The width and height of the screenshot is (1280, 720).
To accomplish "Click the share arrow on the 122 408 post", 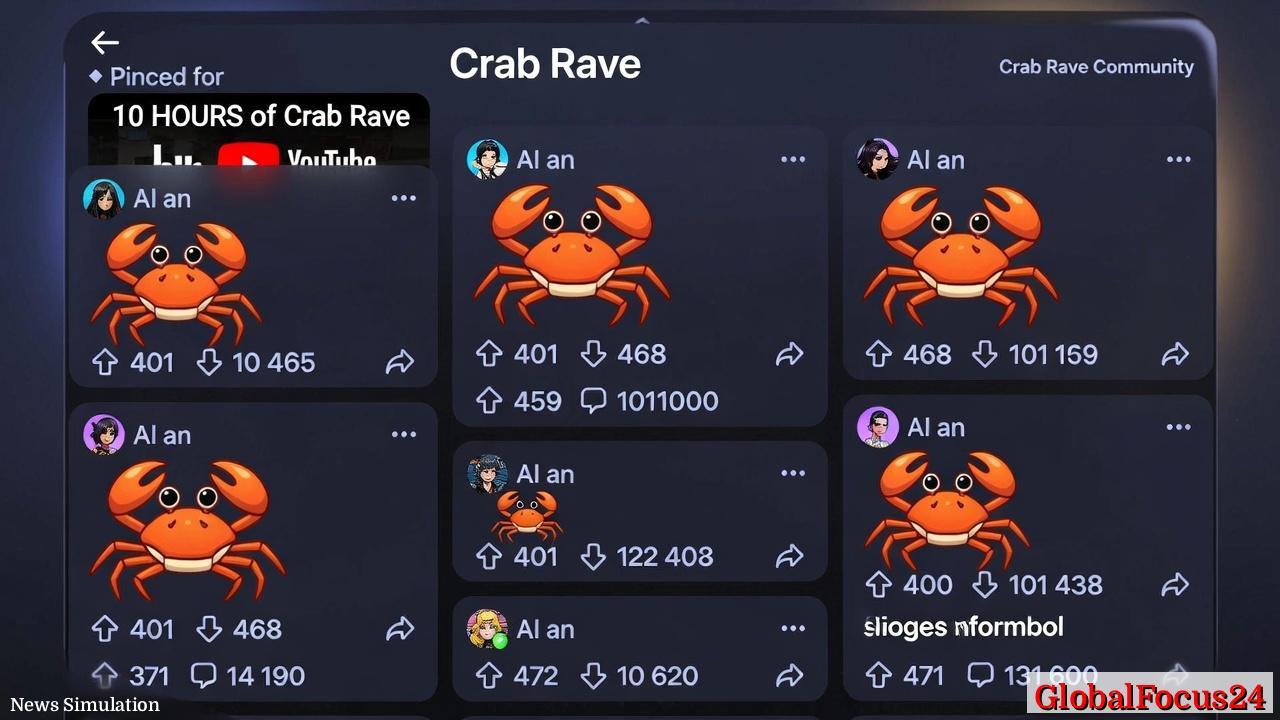I will click(x=791, y=556).
